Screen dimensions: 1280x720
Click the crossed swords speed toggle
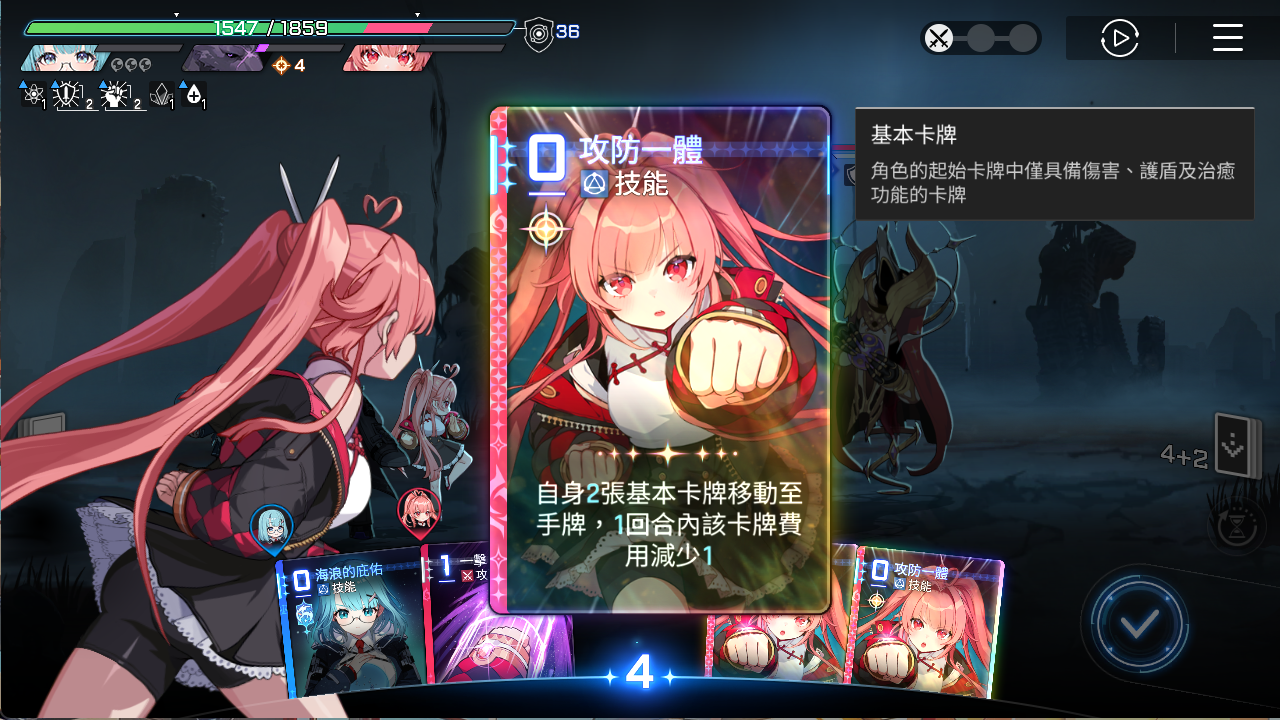(x=939, y=39)
